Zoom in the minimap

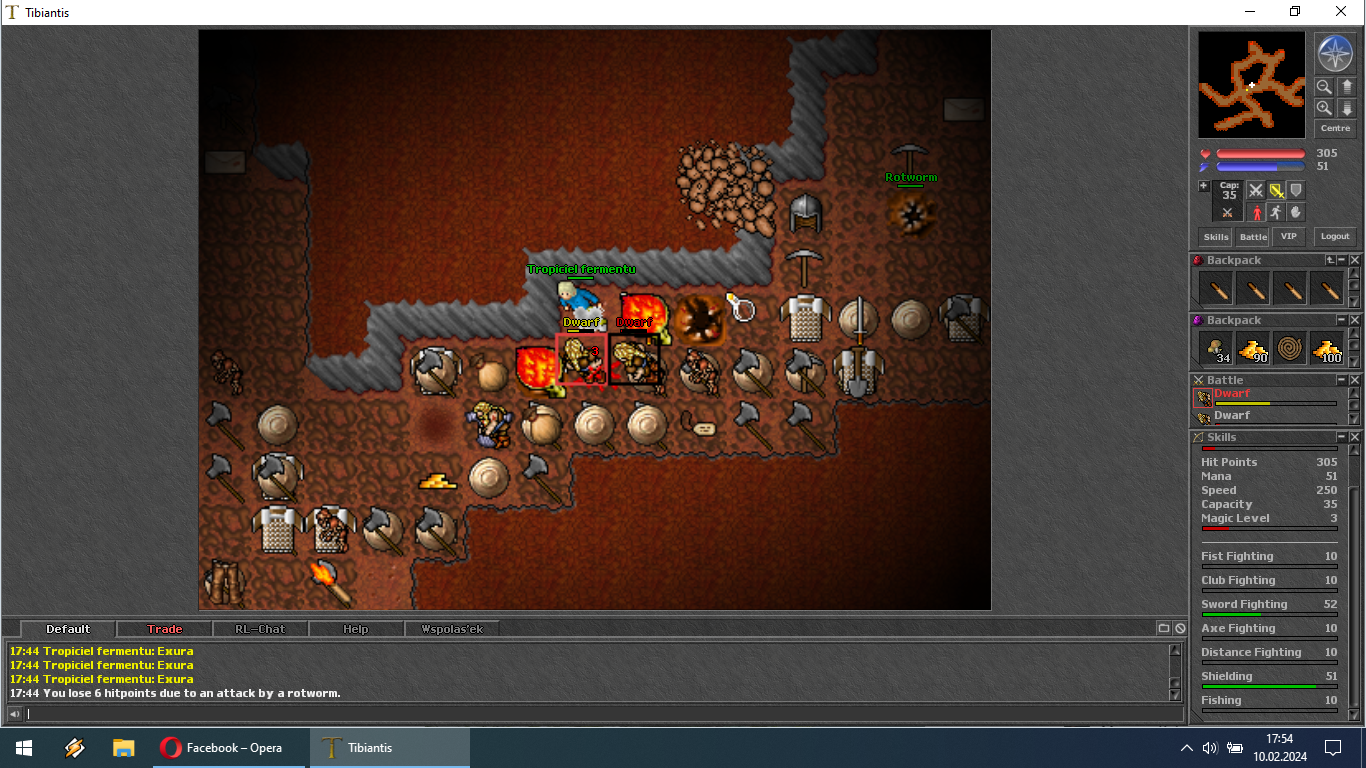click(1324, 108)
